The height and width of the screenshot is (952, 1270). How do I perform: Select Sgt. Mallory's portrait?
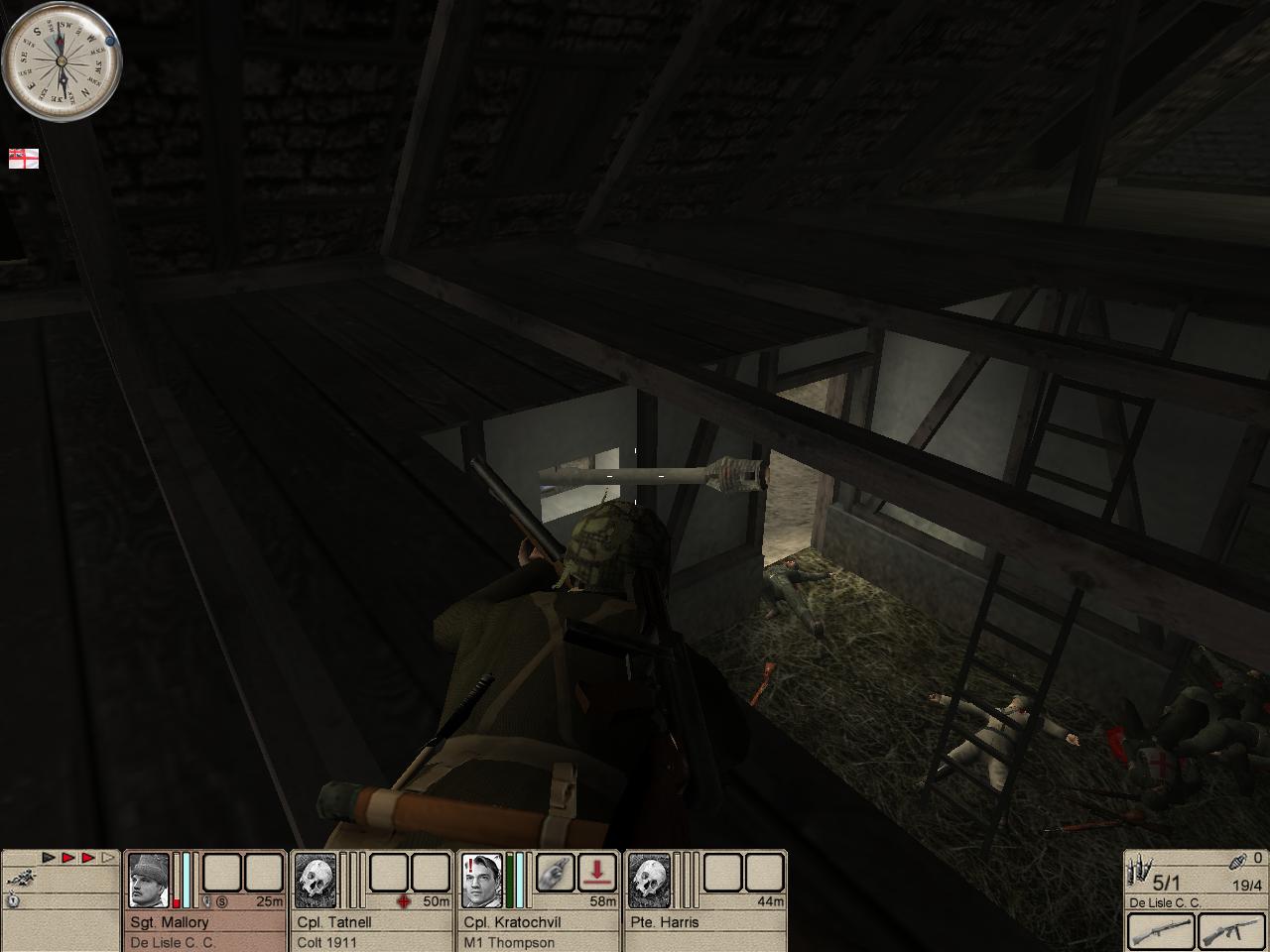coord(149,881)
